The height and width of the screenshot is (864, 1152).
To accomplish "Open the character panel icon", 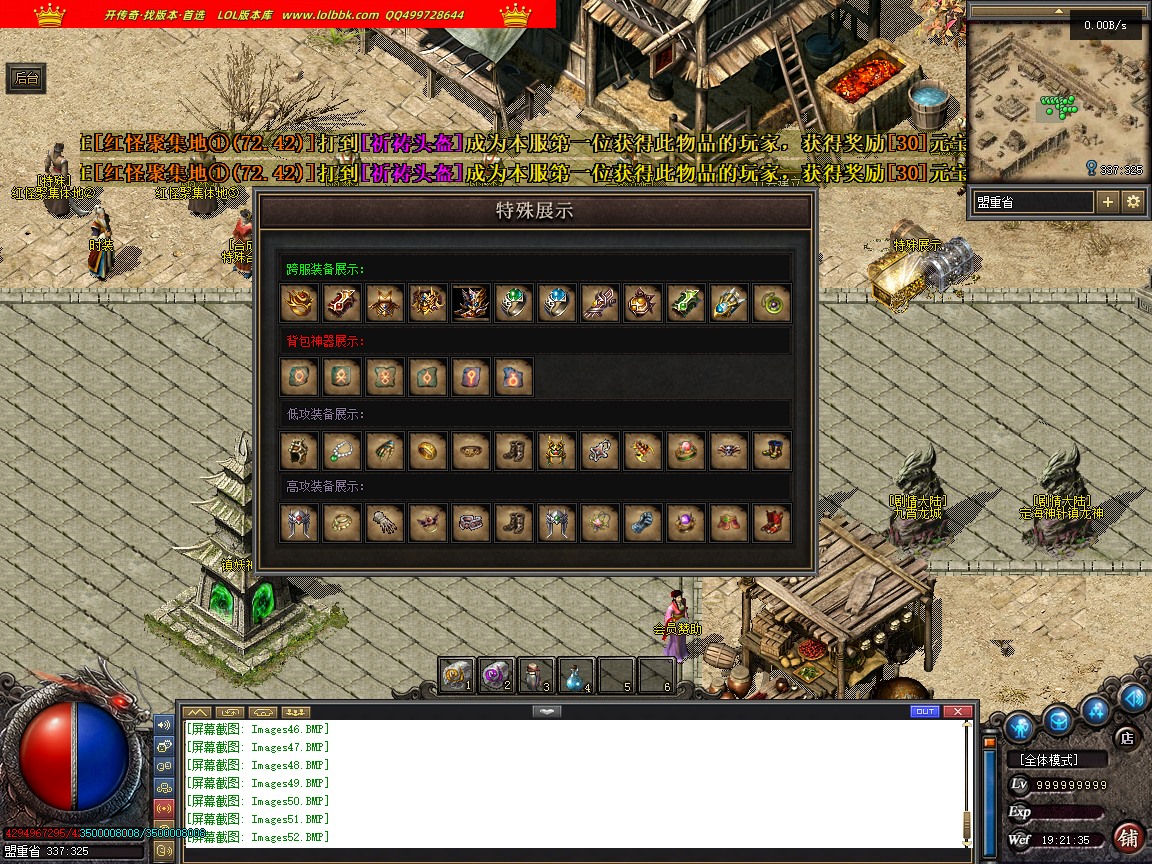I will (1020, 727).
